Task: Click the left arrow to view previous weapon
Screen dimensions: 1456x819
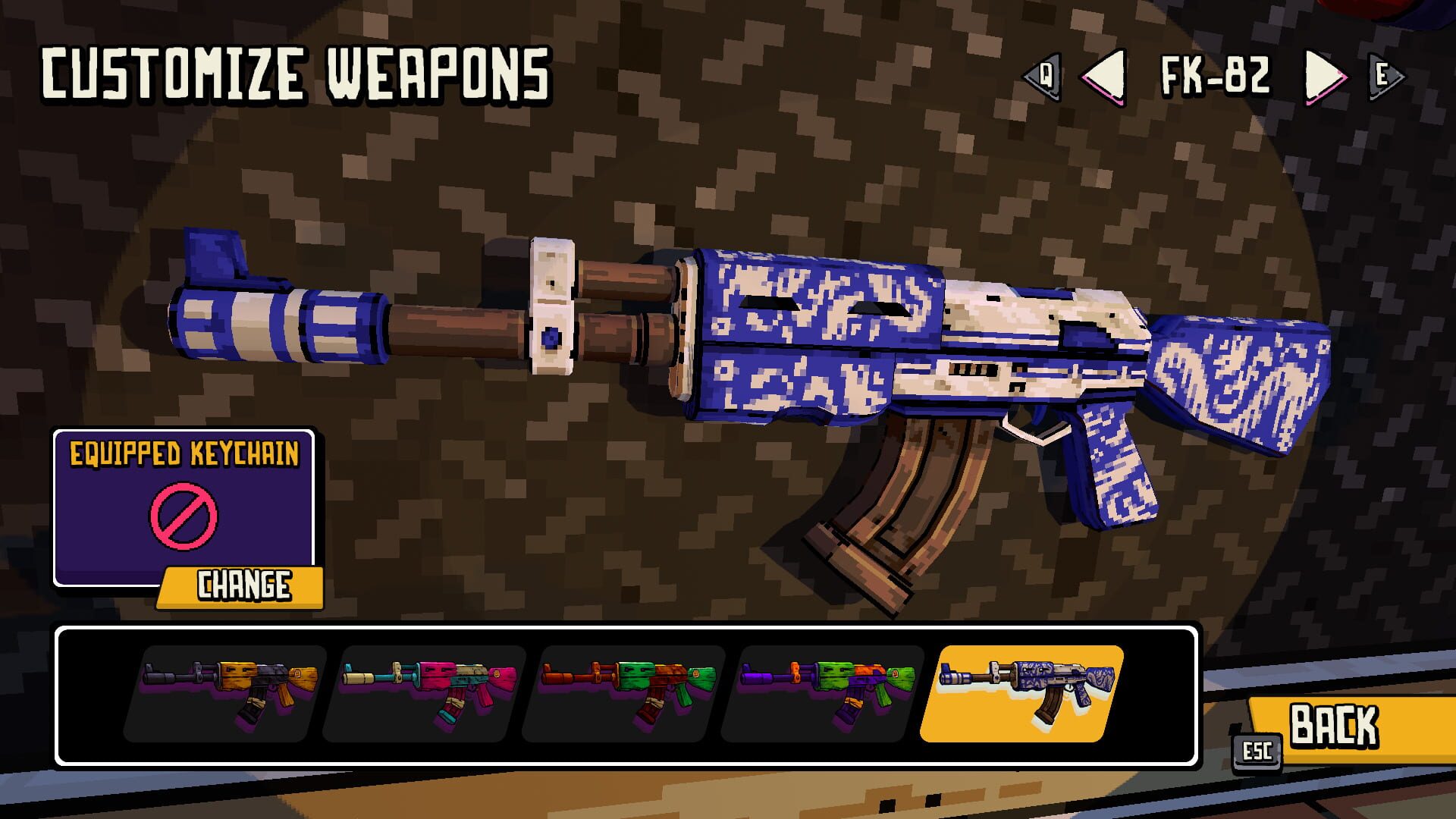Action: tap(1107, 76)
